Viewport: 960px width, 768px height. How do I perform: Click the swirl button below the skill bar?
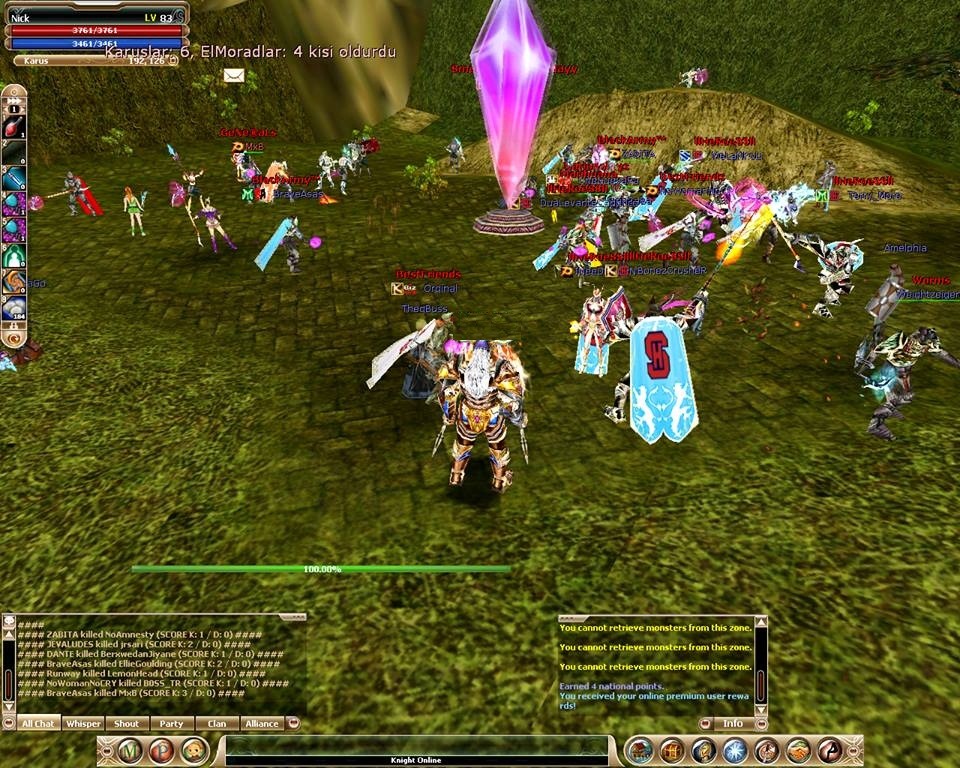(14, 338)
